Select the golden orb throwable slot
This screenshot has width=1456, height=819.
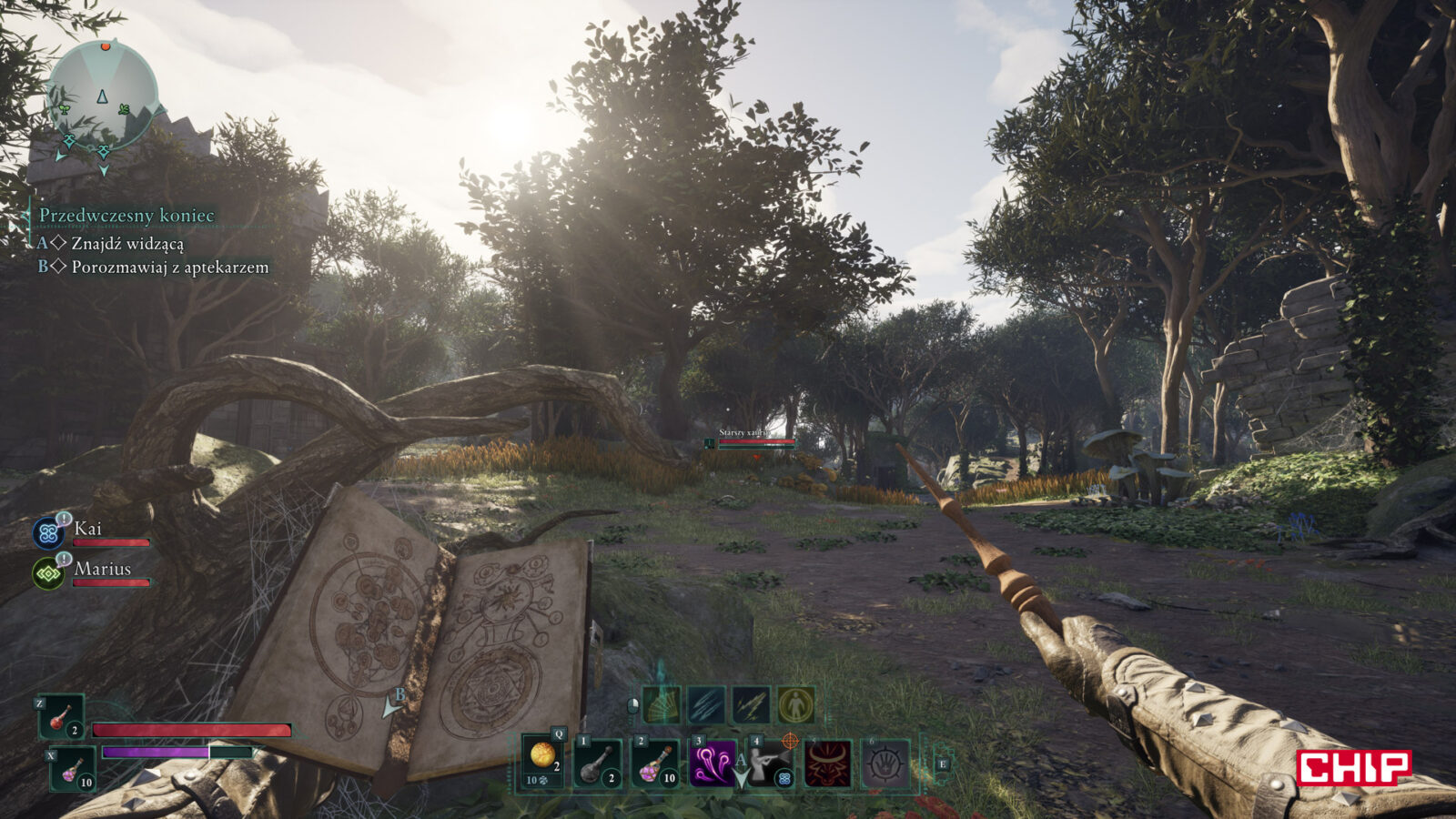coord(543,759)
